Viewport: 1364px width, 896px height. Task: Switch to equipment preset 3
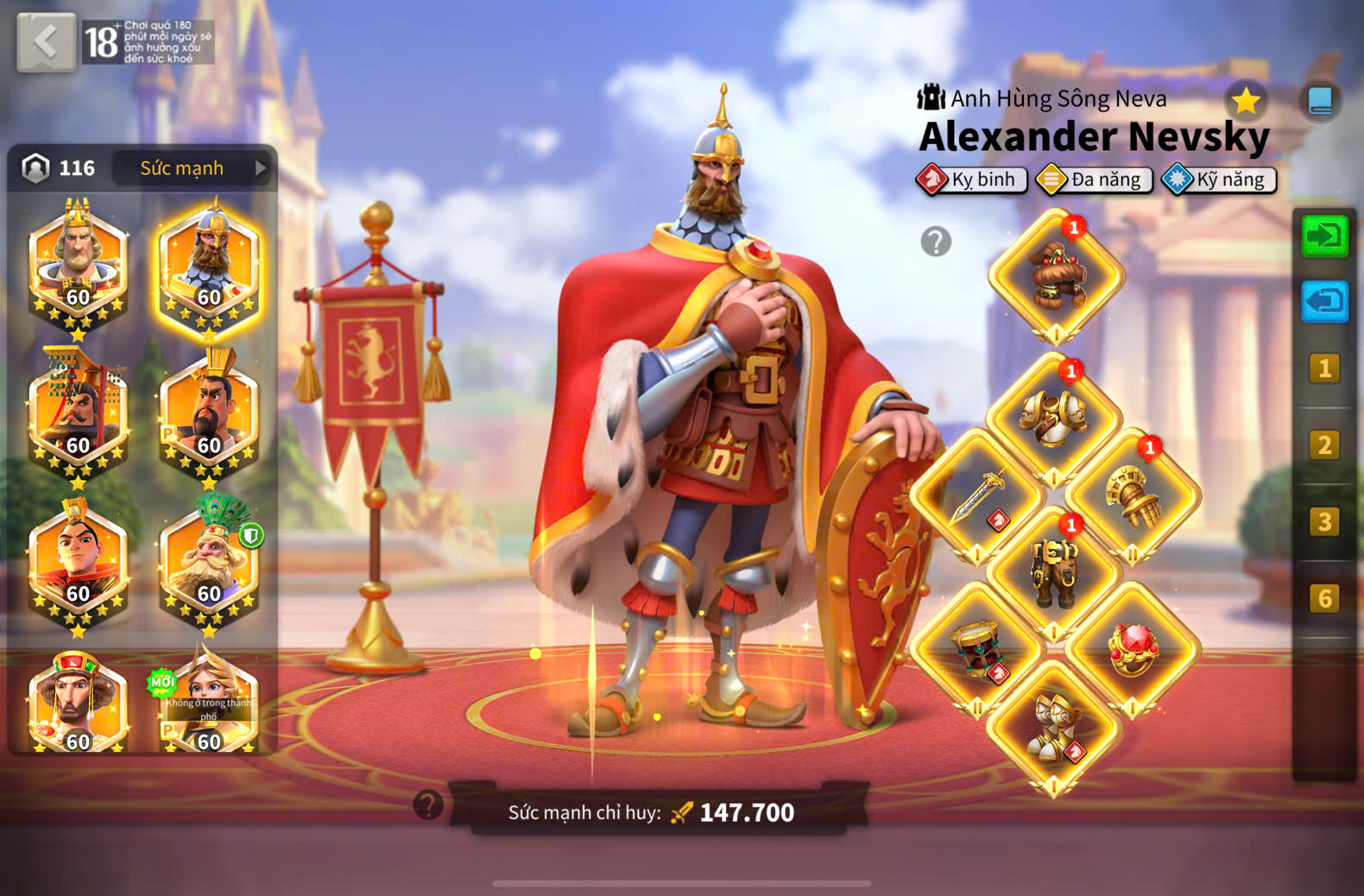tap(1324, 522)
